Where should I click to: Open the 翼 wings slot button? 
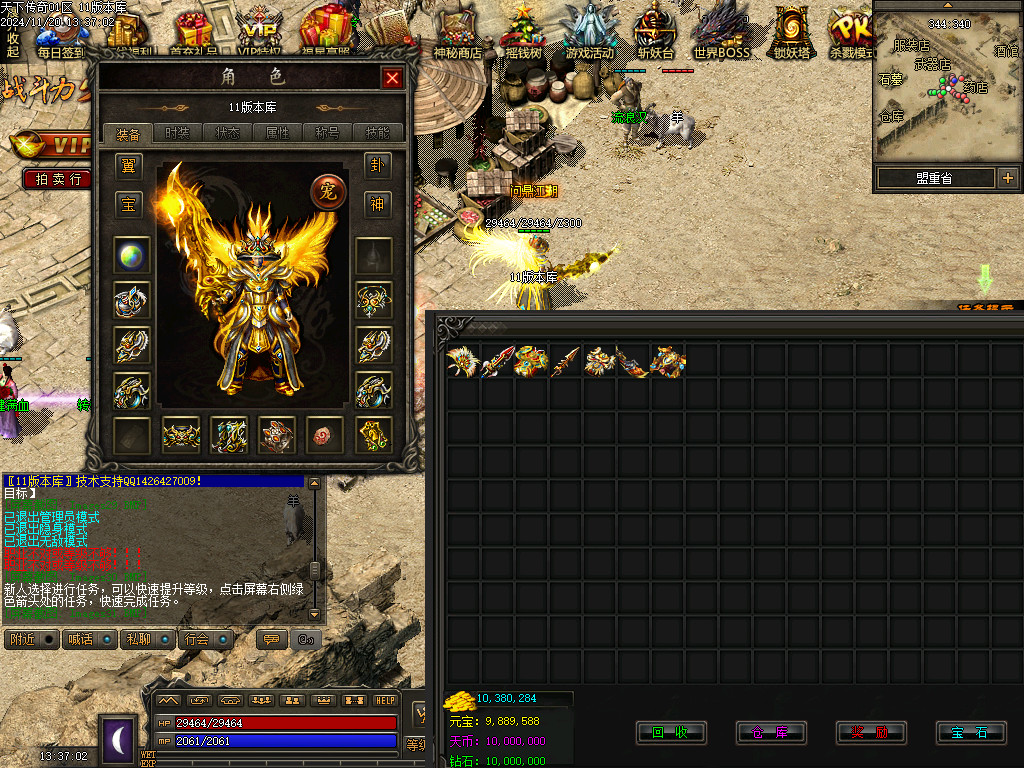point(128,165)
